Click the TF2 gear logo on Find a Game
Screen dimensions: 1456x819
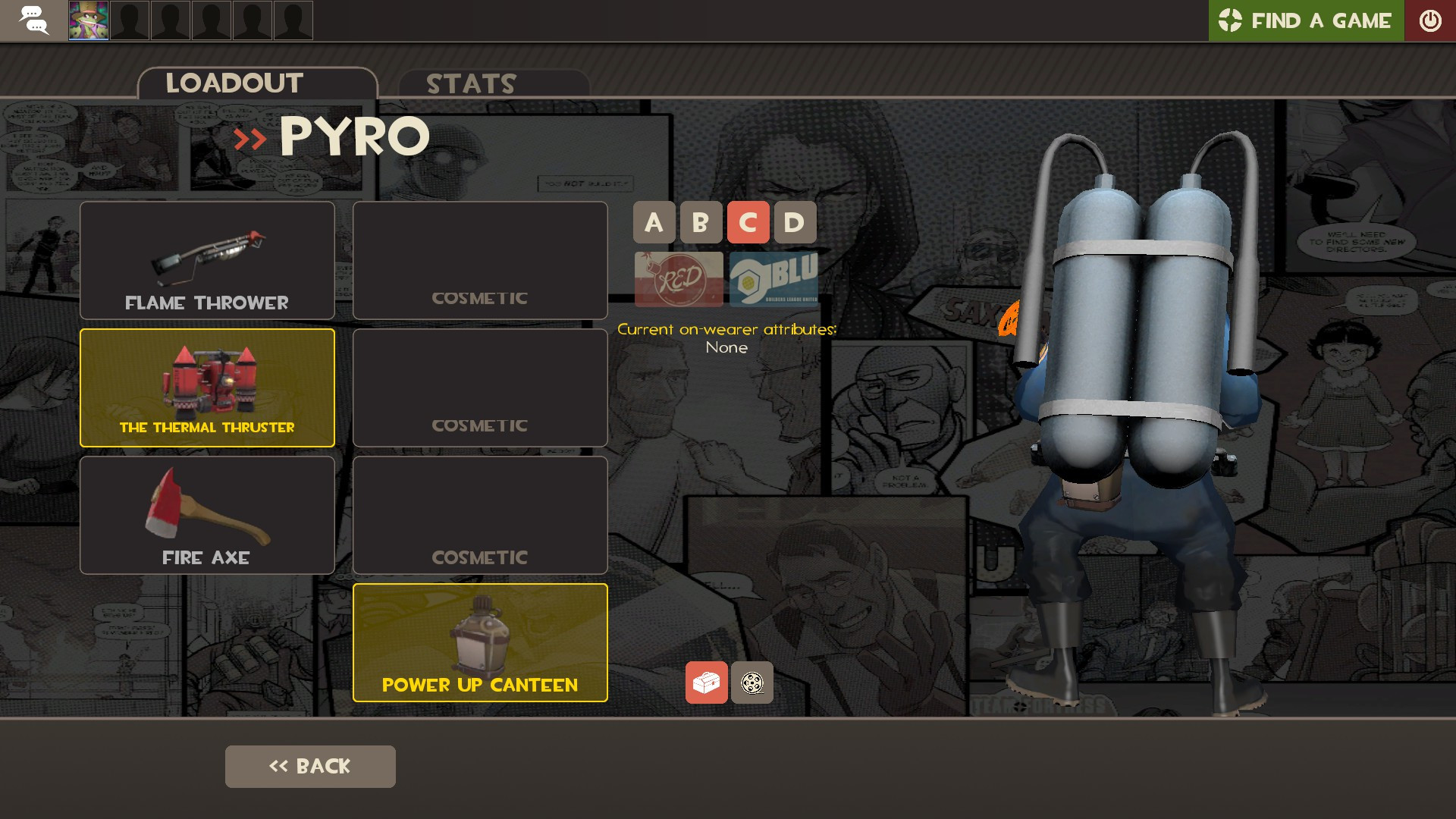[1230, 20]
